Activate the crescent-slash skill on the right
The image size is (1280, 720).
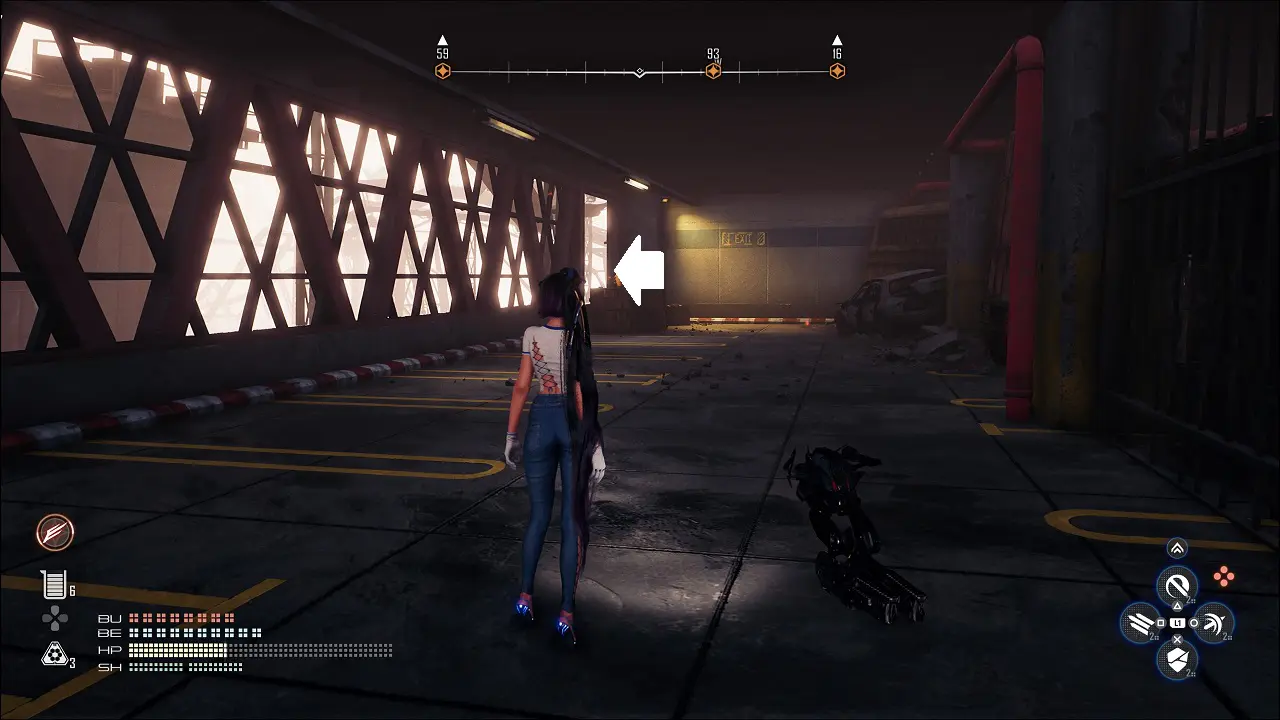coord(1213,623)
